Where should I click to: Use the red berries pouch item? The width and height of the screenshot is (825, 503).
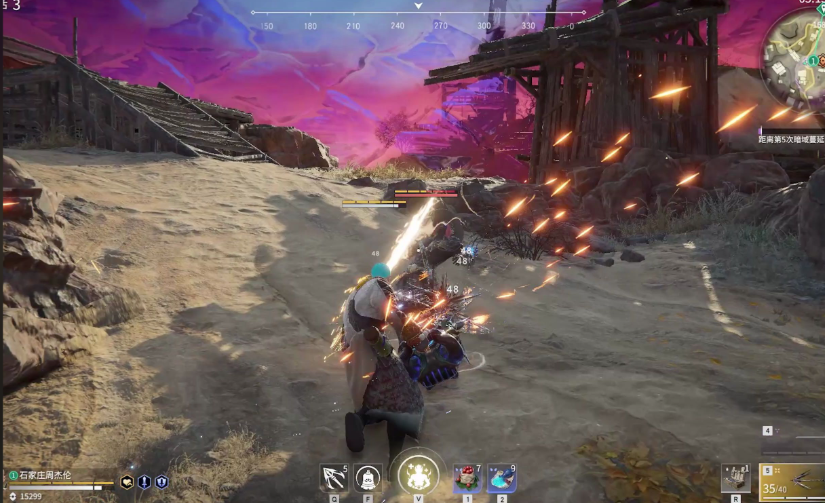point(465,478)
